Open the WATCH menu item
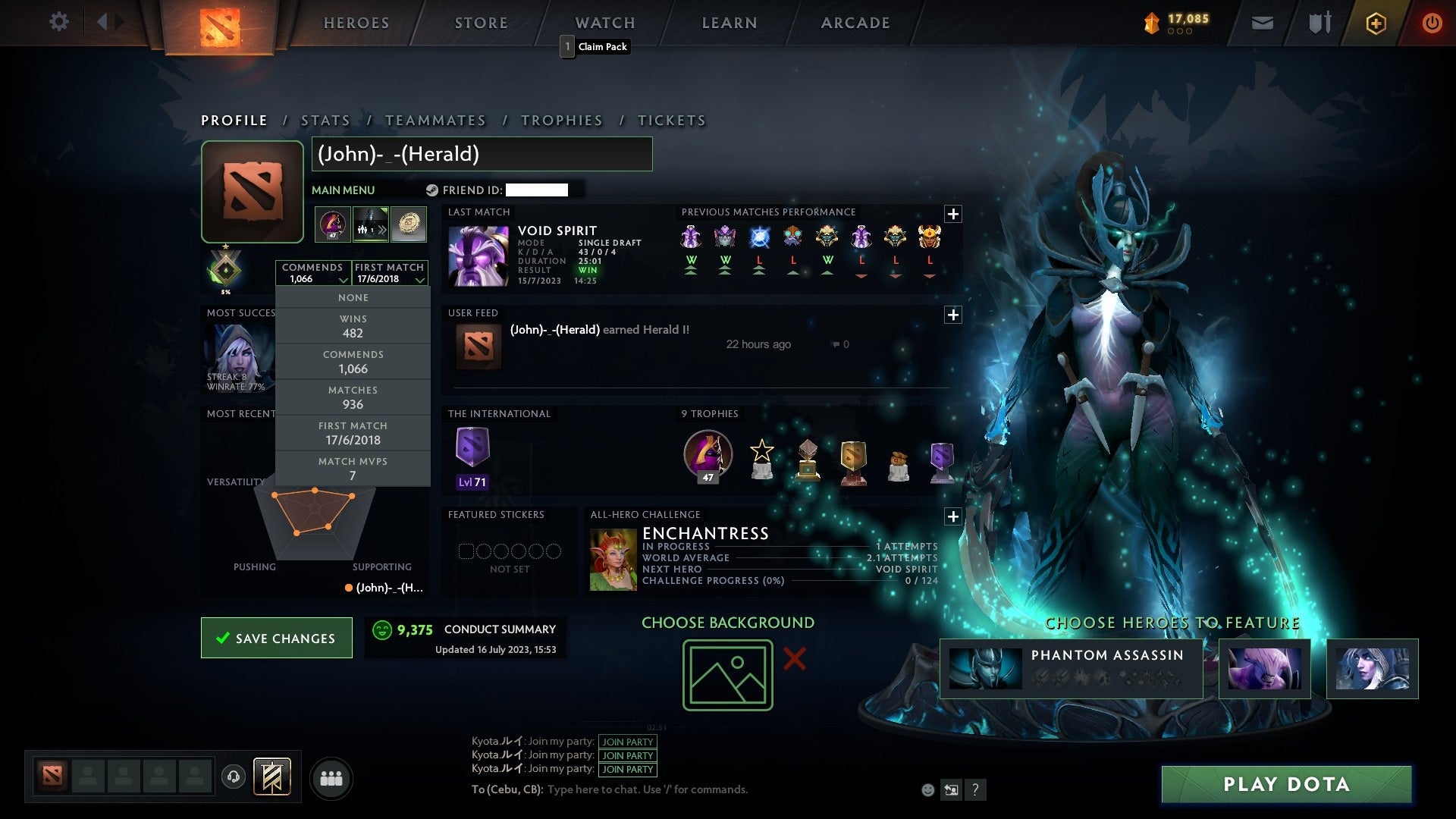The width and height of the screenshot is (1456, 819). [604, 22]
